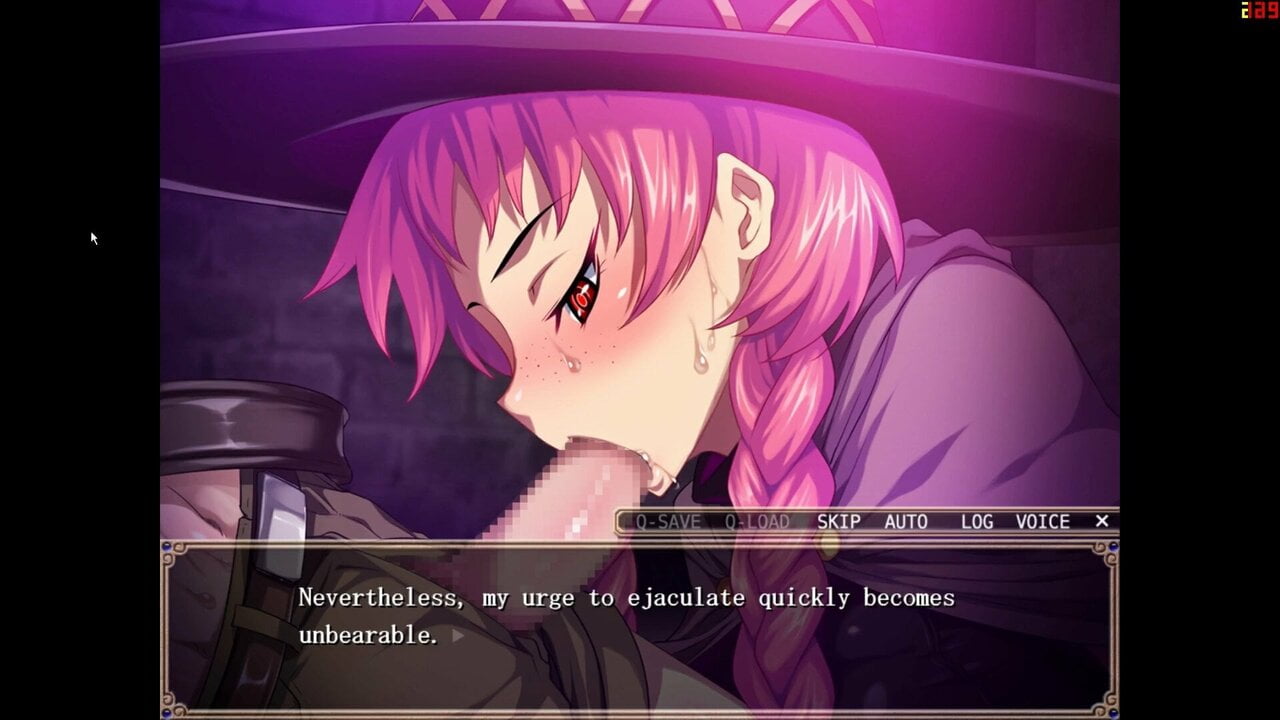Hide the text window with the X
This screenshot has width=1280, height=720.
pyautogui.click(x=1102, y=521)
